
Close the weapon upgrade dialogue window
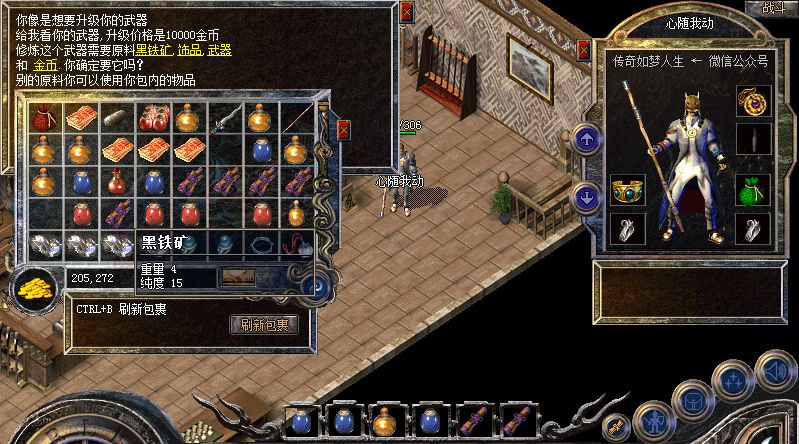pos(406,13)
